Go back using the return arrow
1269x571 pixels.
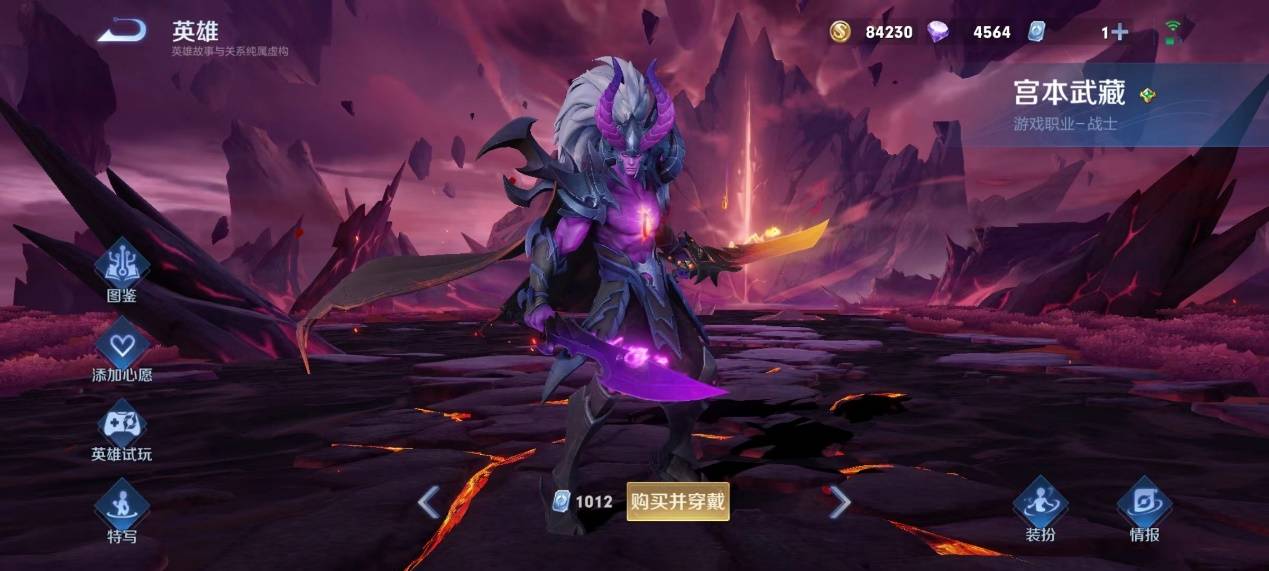(x=122, y=31)
